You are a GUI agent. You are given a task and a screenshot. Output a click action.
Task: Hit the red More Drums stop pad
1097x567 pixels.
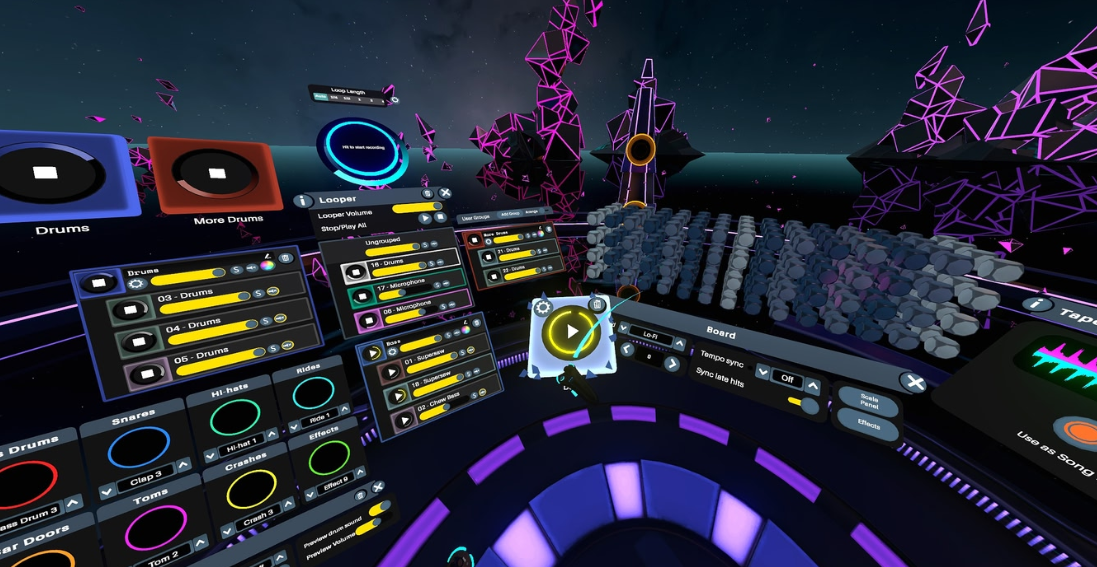point(216,173)
